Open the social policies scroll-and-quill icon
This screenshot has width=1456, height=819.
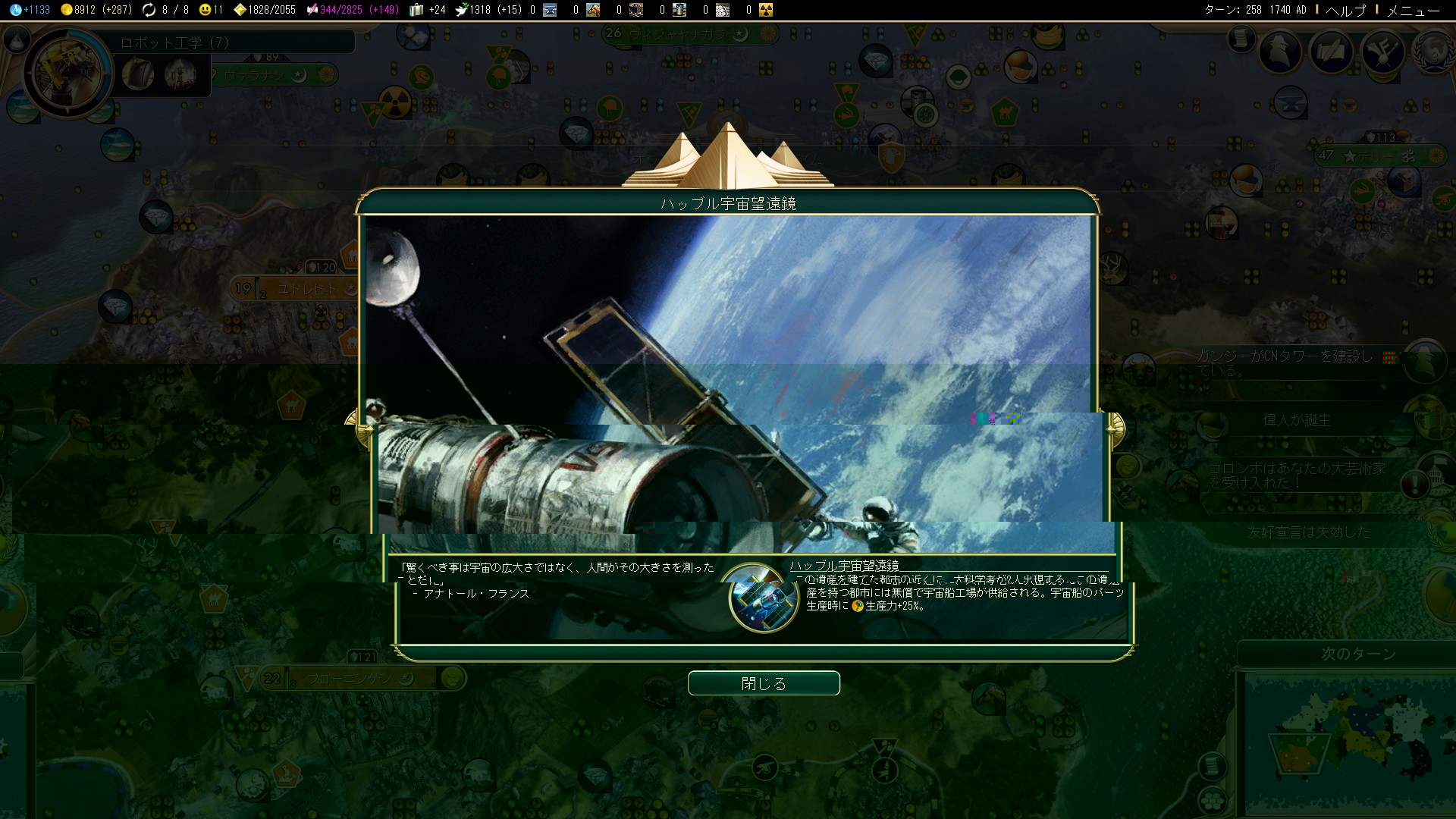click(x=1332, y=52)
